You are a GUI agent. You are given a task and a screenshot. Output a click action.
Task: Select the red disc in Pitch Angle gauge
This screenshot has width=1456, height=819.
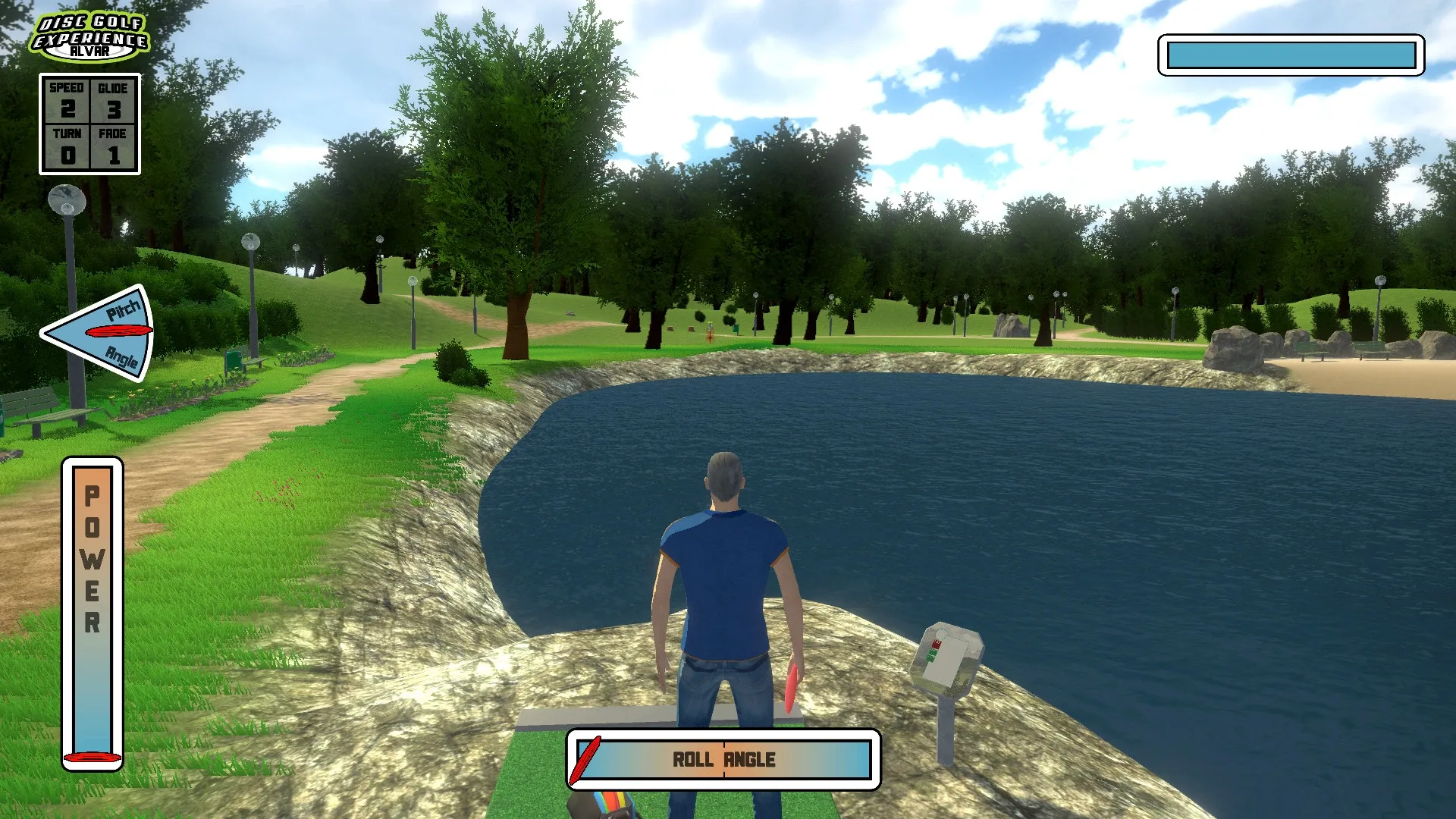point(119,332)
